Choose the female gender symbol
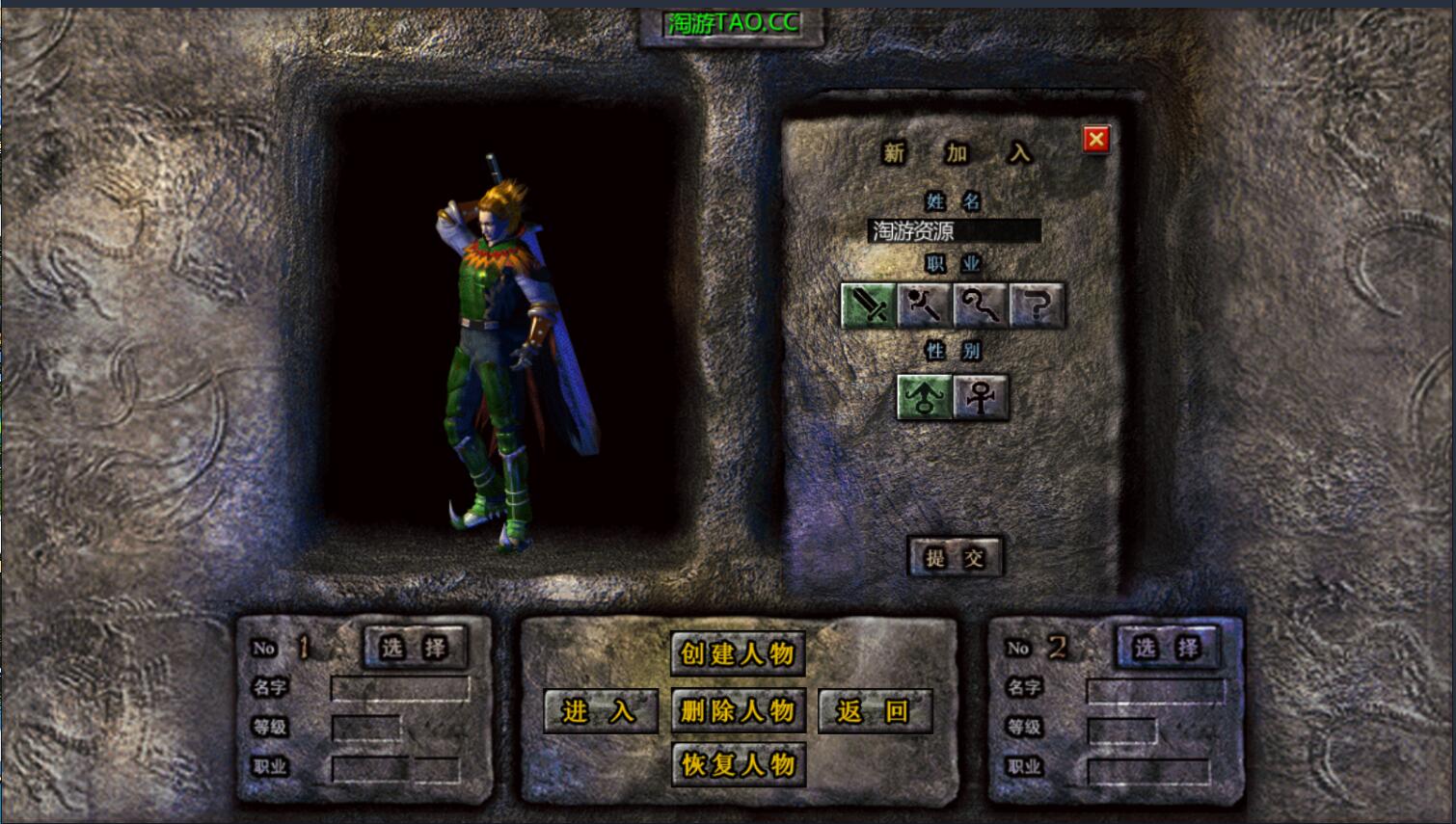The height and width of the screenshot is (824, 1456). [981, 396]
